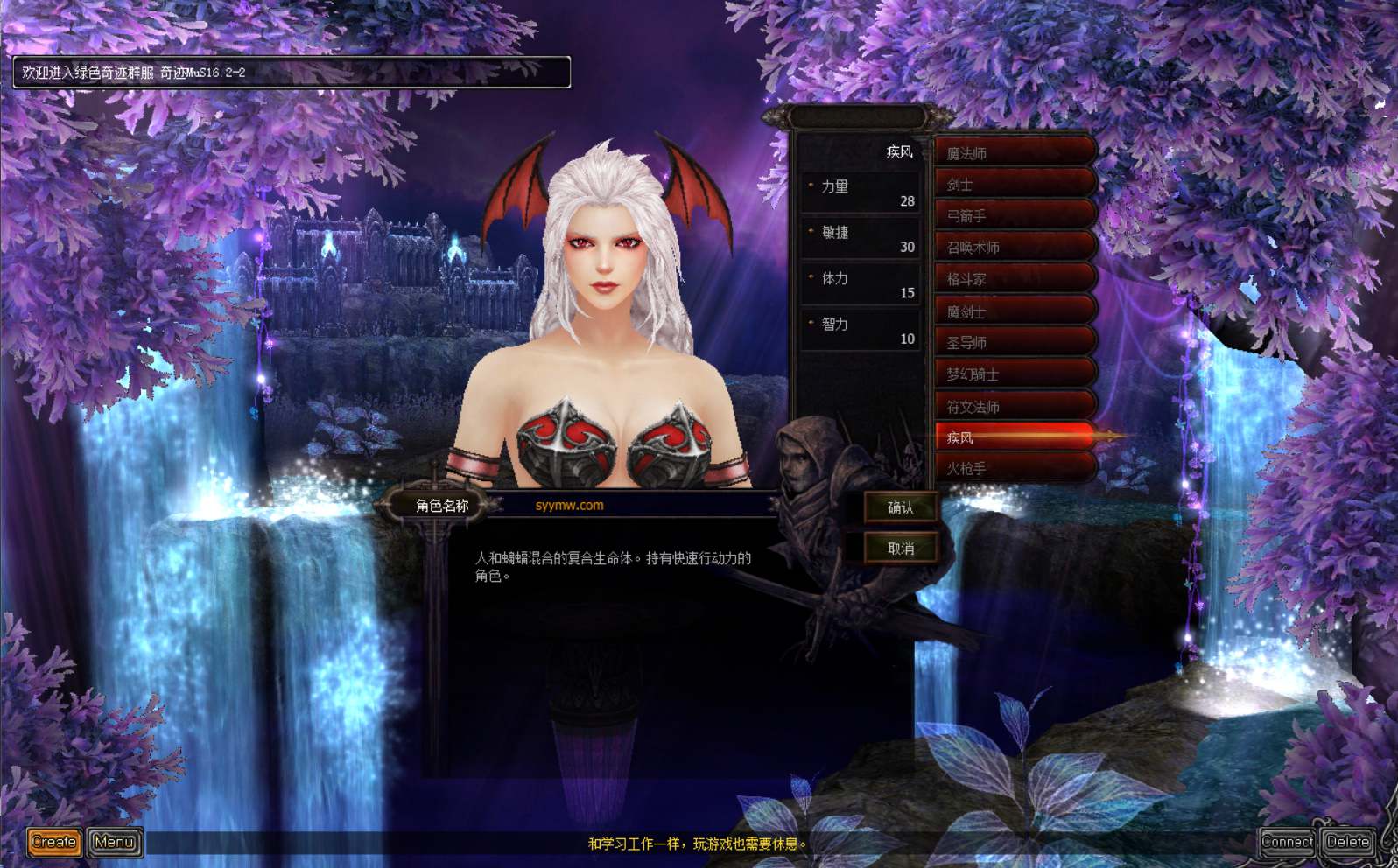Image resolution: width=1398 pixels, height=868 pixels.
Task: Open the Menu button
Action: tap(114, 842)
